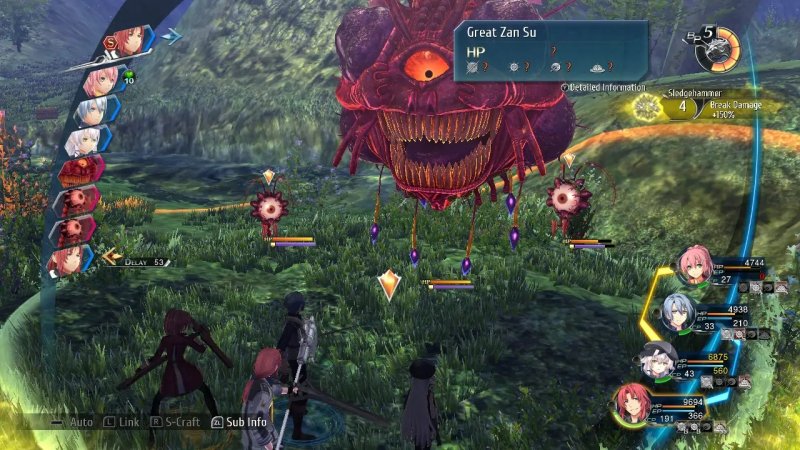This screenshot has height=450, width=800.
Task: Select pink-haired girl's party status portrait
Action: 694,266
